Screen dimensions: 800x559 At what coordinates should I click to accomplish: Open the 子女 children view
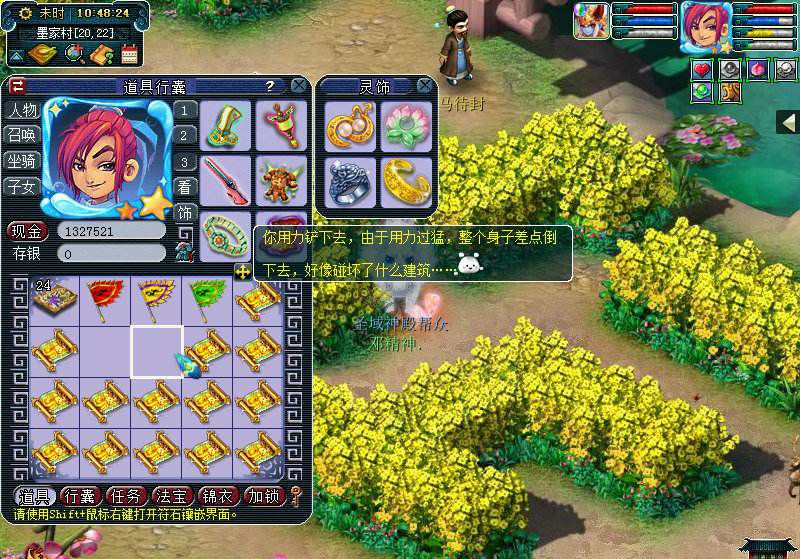[21, 186]
